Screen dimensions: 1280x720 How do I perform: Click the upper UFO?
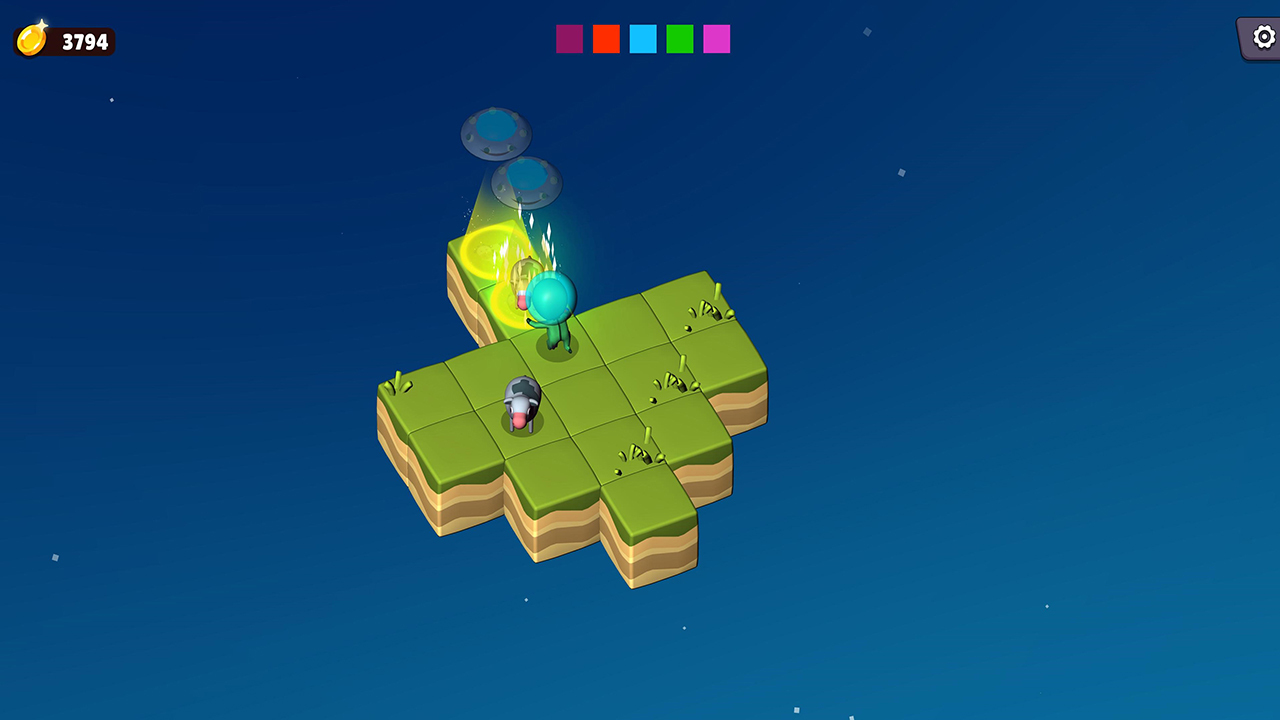click(497, 130)
